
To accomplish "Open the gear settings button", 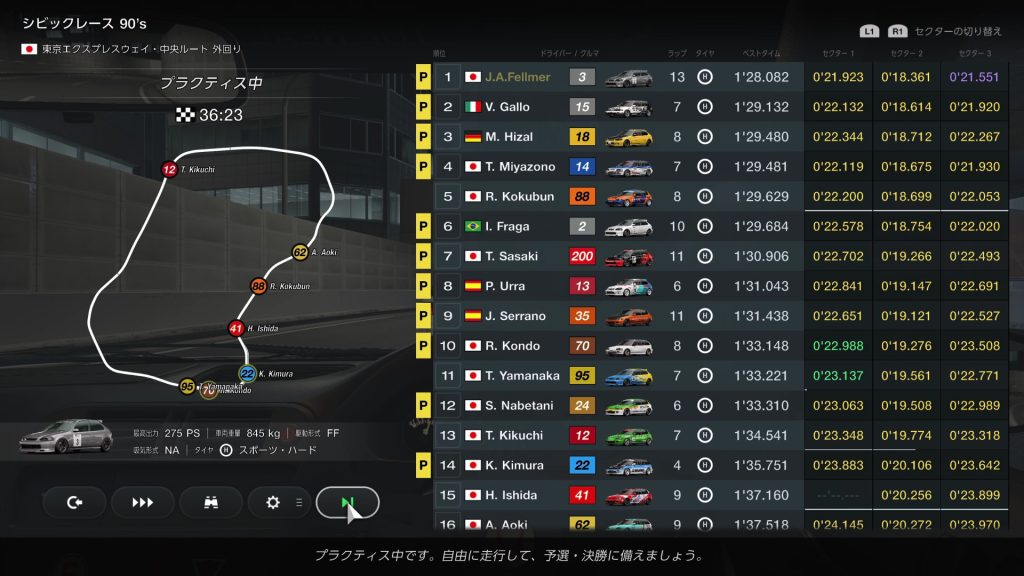I will click(273, 502).
